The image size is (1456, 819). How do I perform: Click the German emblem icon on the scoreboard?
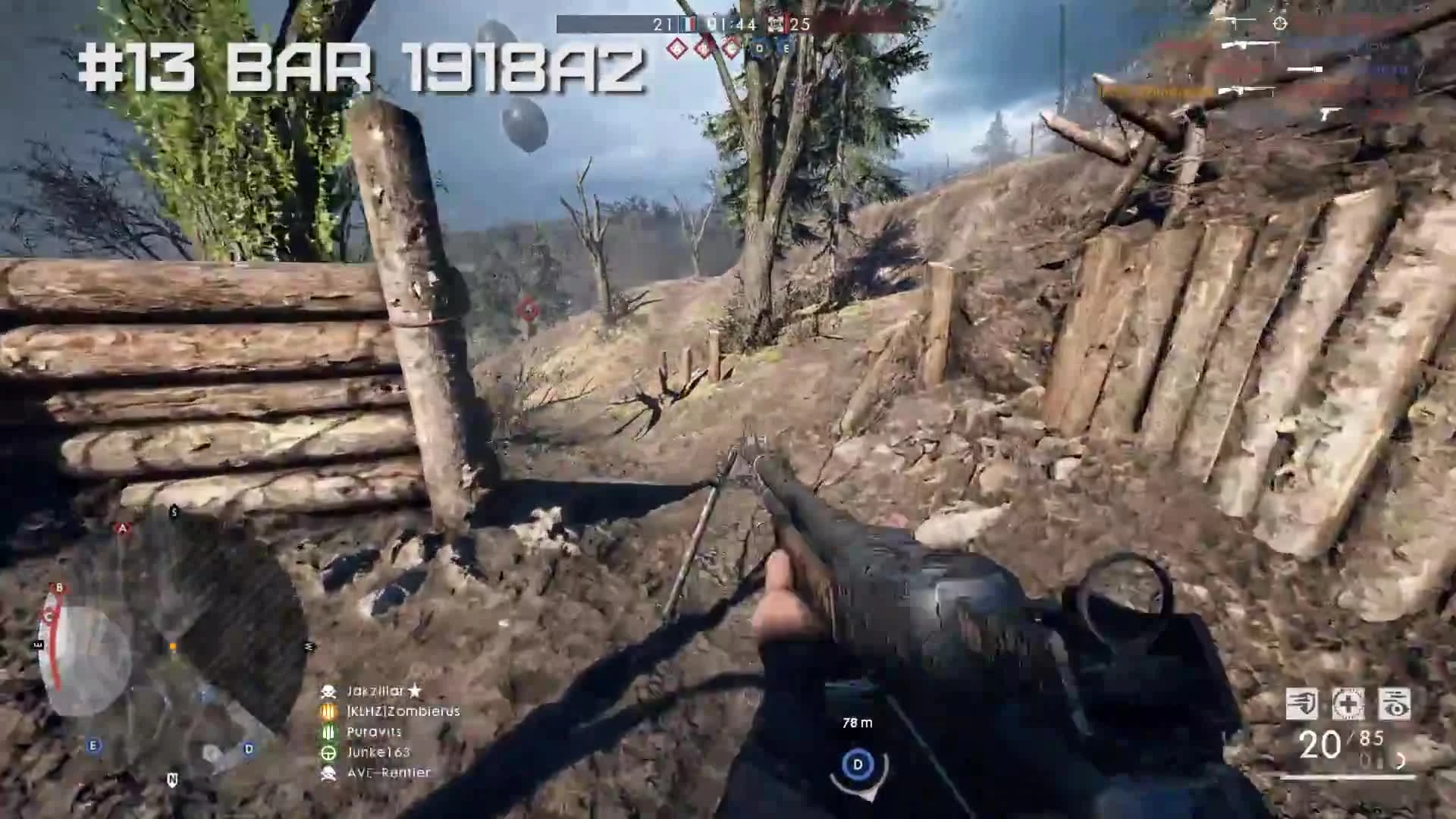click(776, 25)
